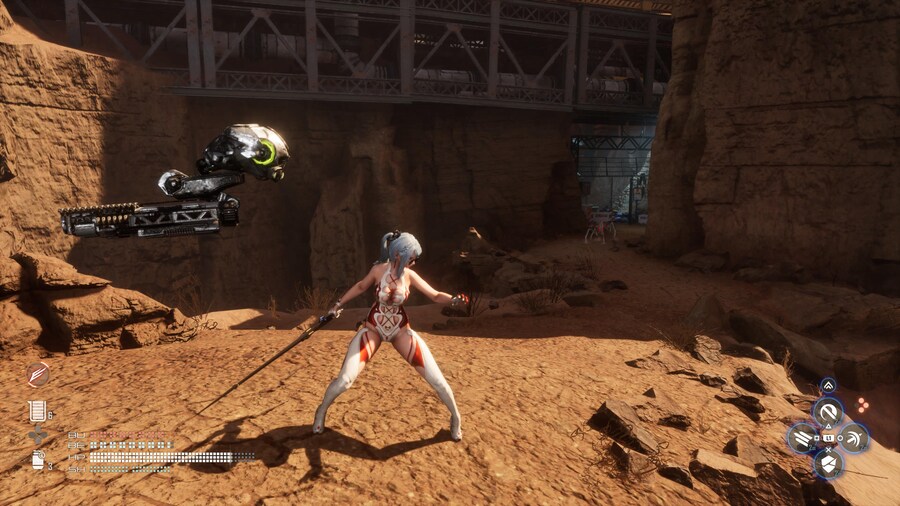The height and width of the screenshot is (506, 900).
Task: Activate the shield skill icon
Action: point(828,463)
